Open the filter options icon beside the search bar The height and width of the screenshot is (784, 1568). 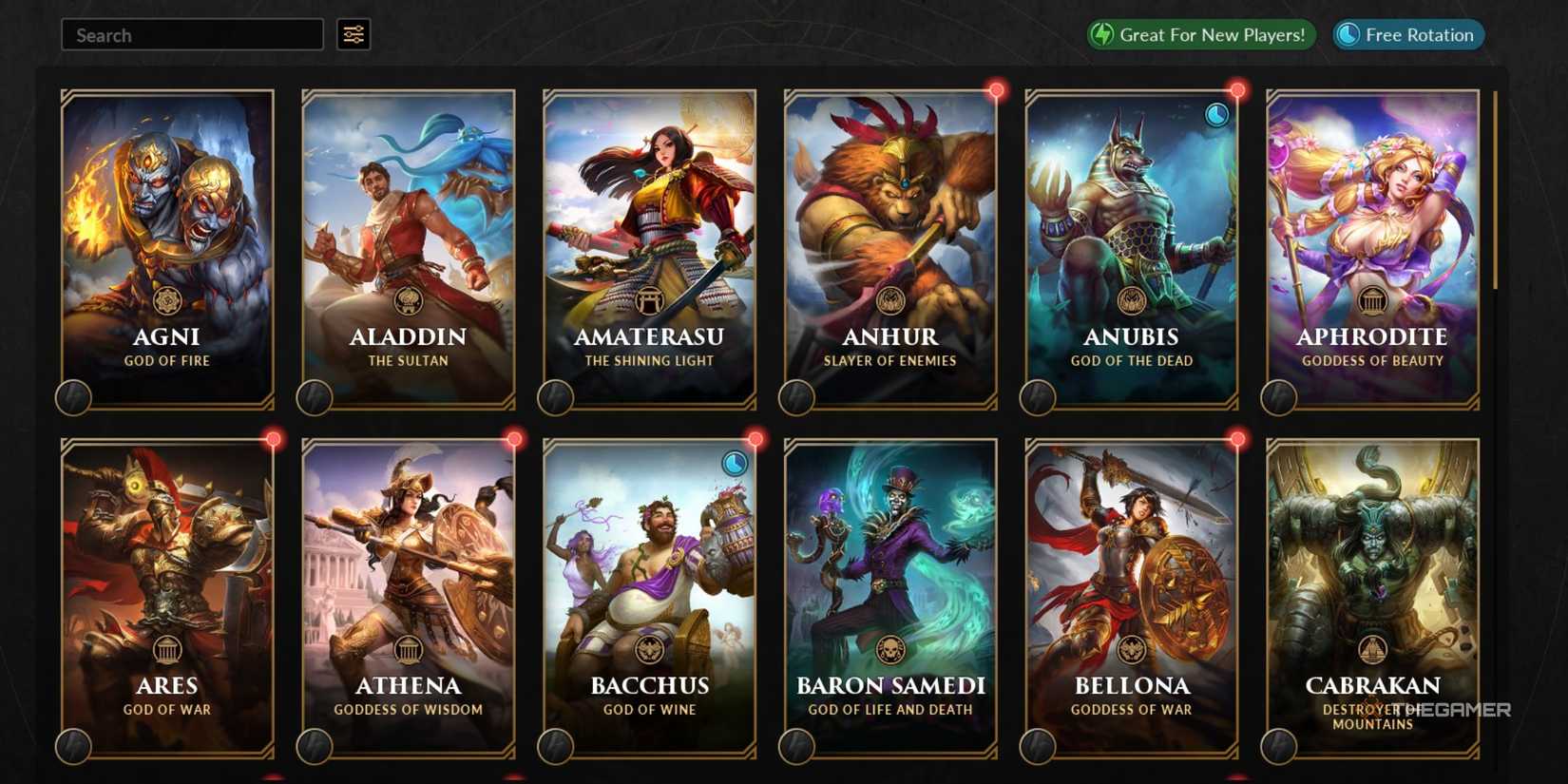353,34
